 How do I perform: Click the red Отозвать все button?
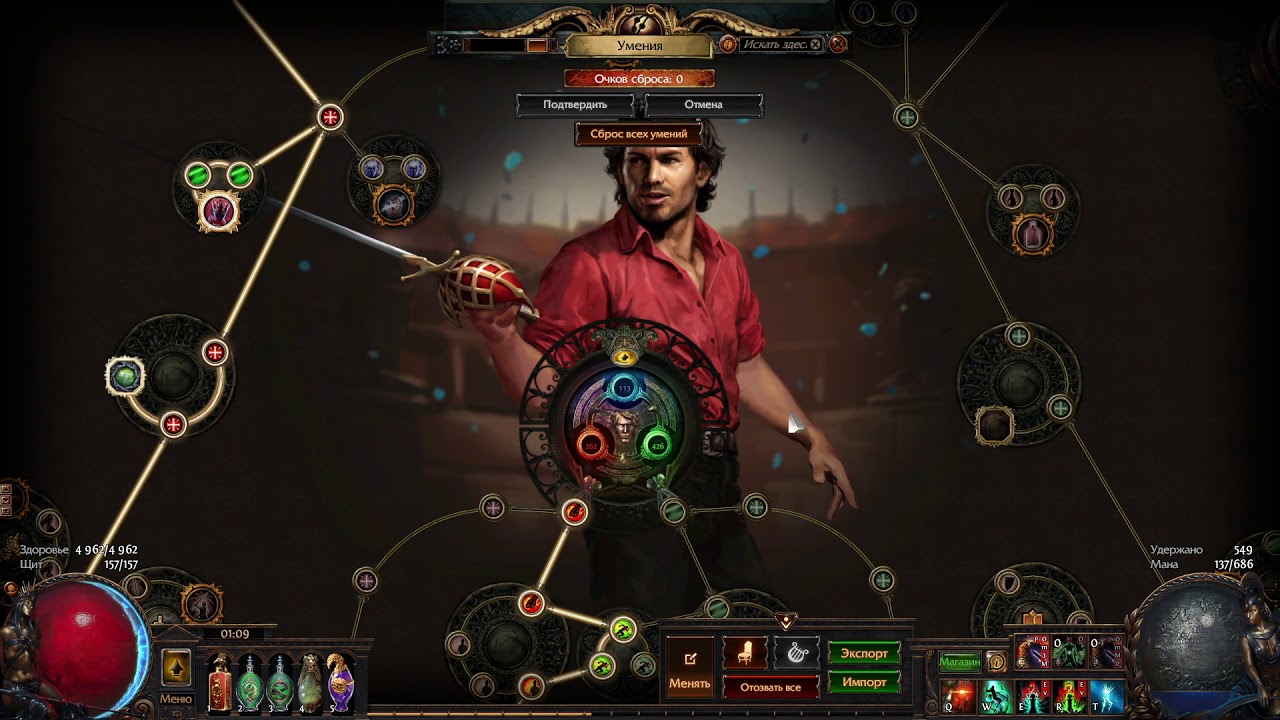pos(770,687)
